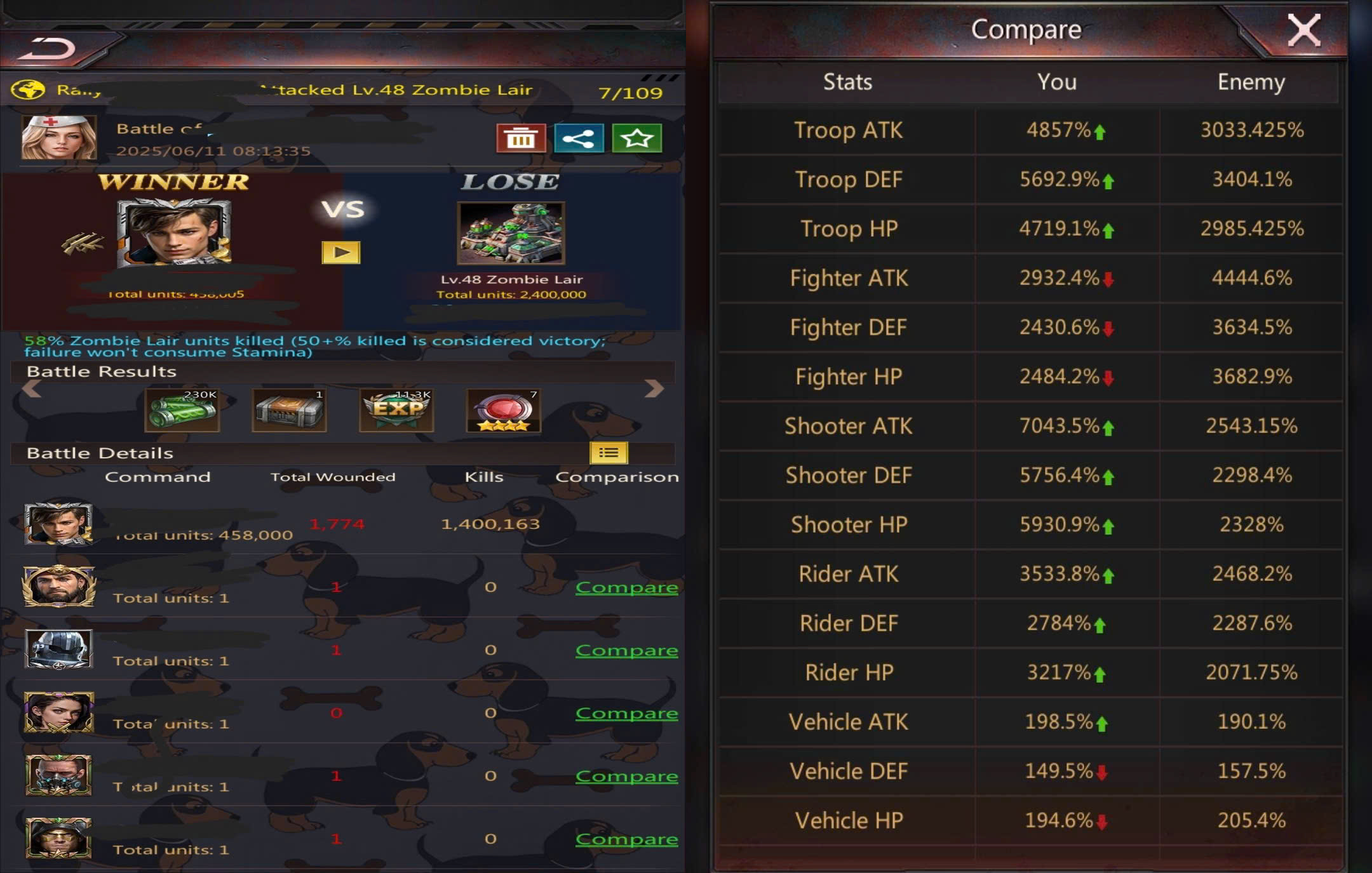Open the Battle Details list view
This screenshot has height=873, width=1372.
point(609,453)
